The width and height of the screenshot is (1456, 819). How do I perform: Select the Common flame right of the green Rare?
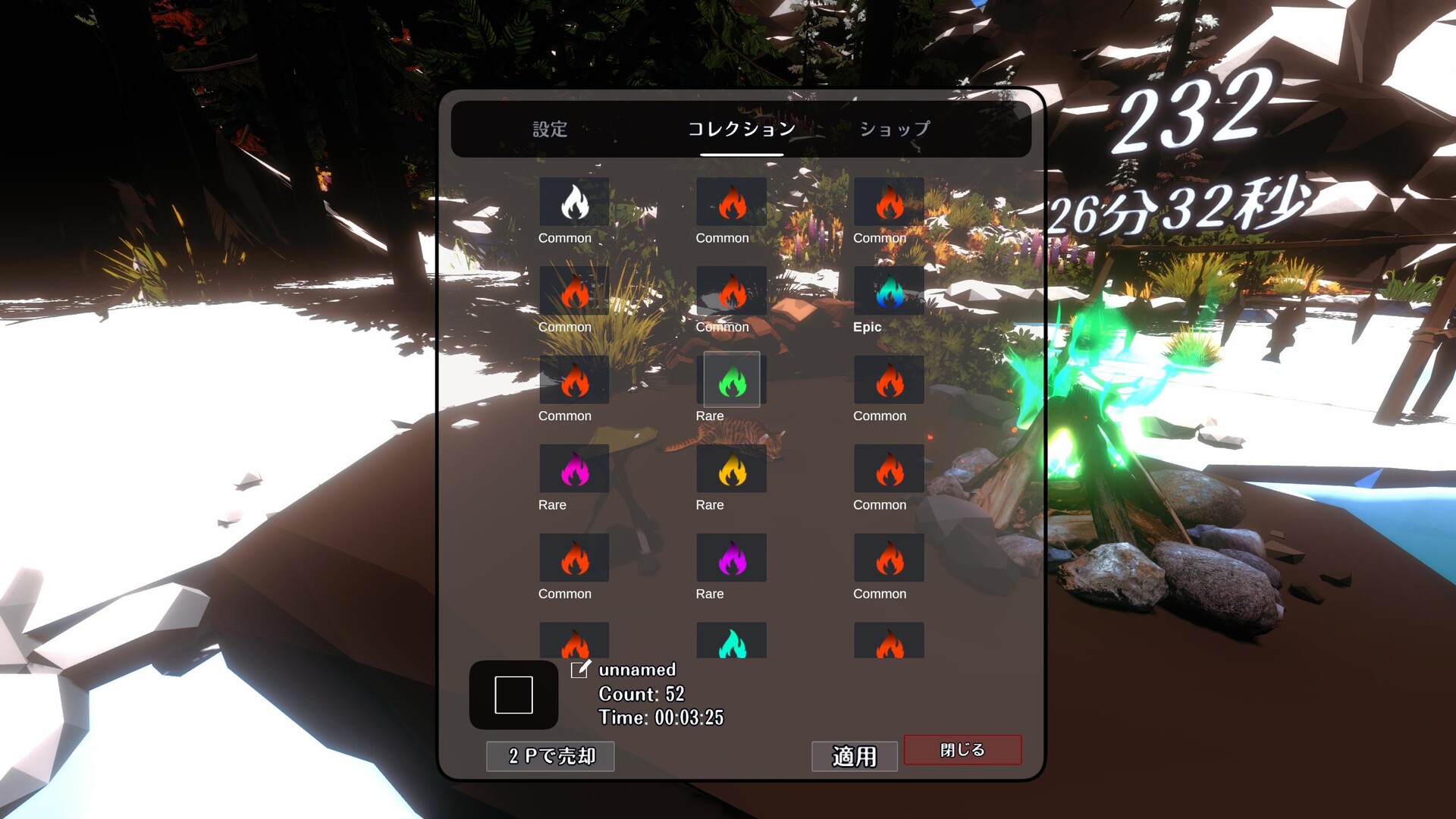pos(888,380)
